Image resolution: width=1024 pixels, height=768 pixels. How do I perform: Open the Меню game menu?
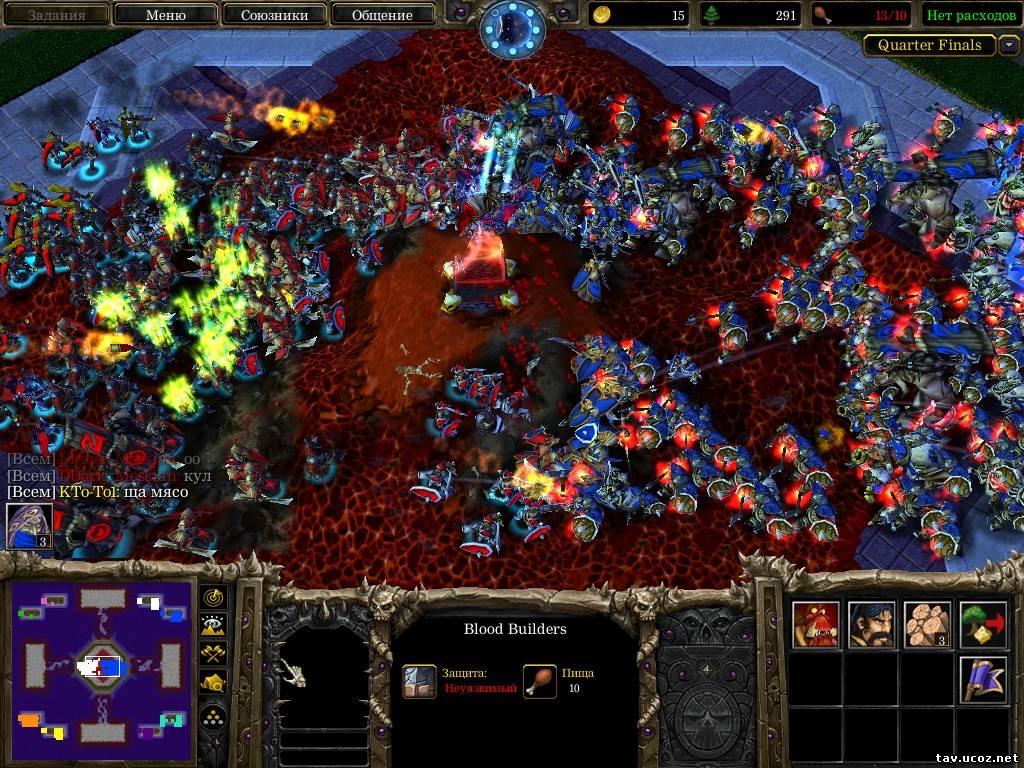pos(165,15)
